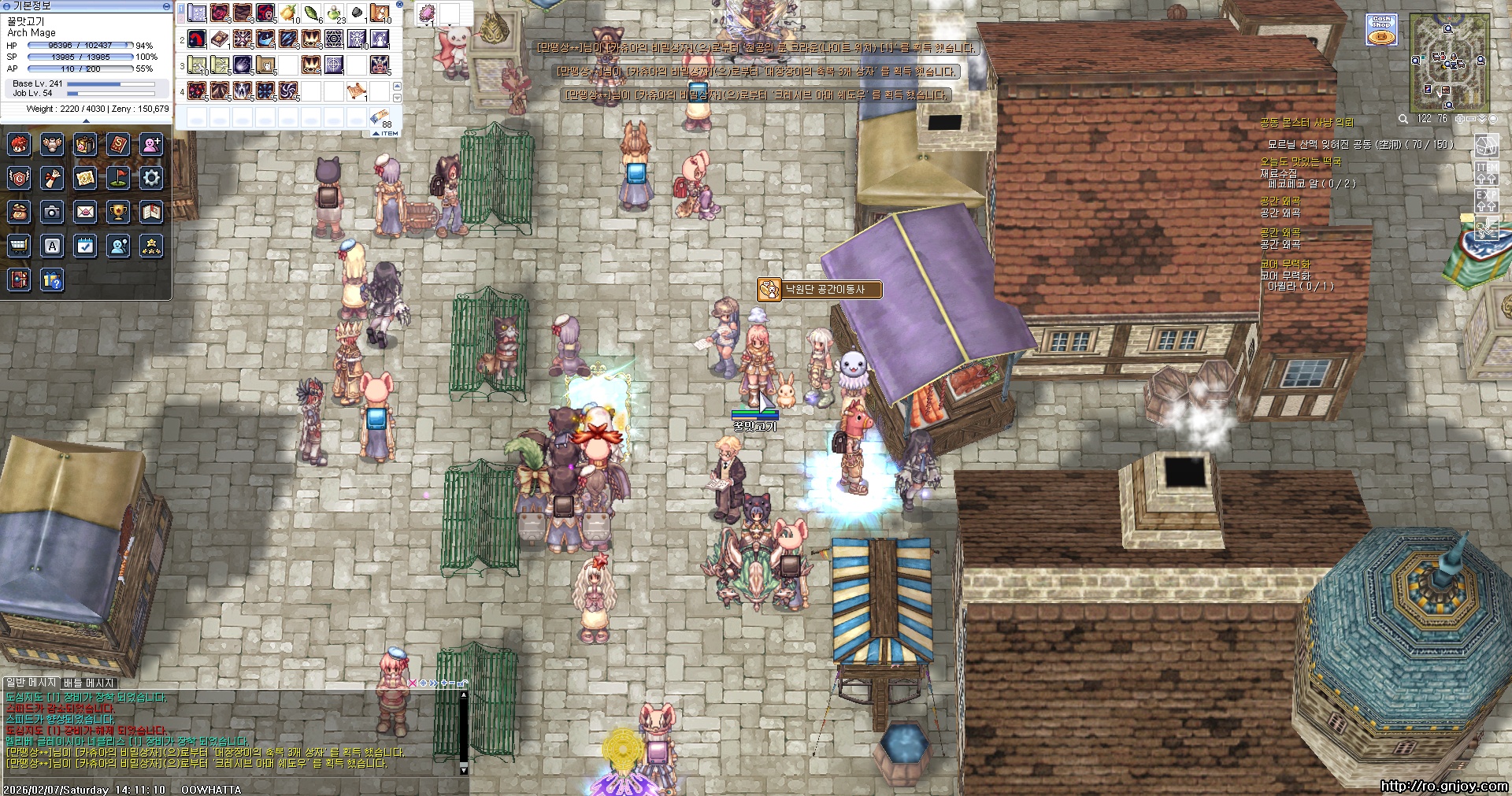Zoom in the minimap with the plus button

(1460, 119)
